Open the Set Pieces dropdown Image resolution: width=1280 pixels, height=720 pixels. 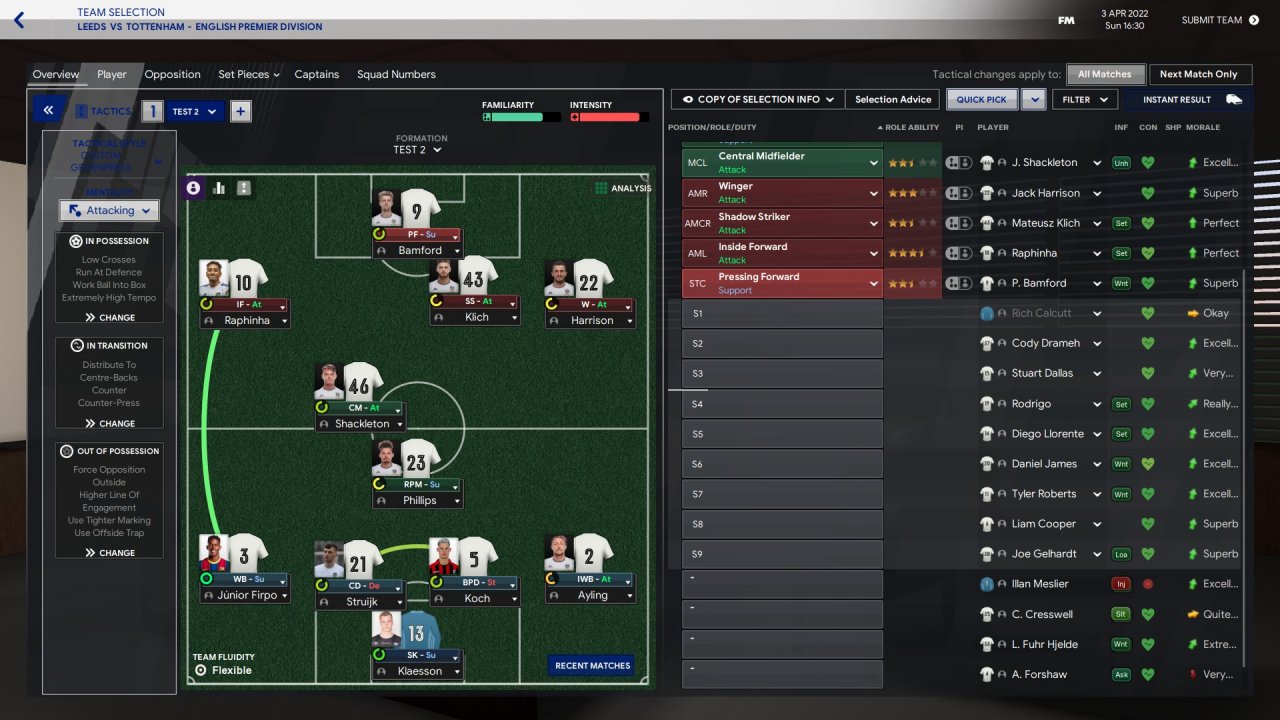[x=248, y=75]
